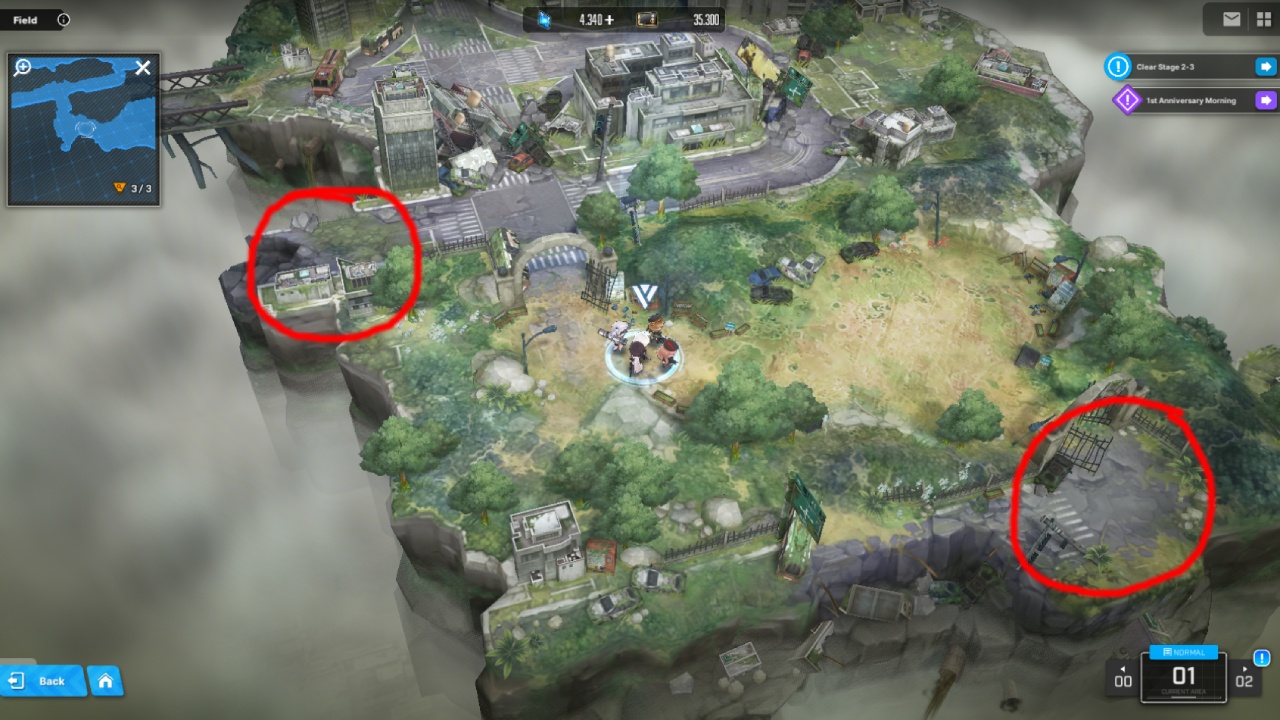Screen dimensions: 1280x720
Task: Click the Field info circle icon
Action: click(64, 19)
